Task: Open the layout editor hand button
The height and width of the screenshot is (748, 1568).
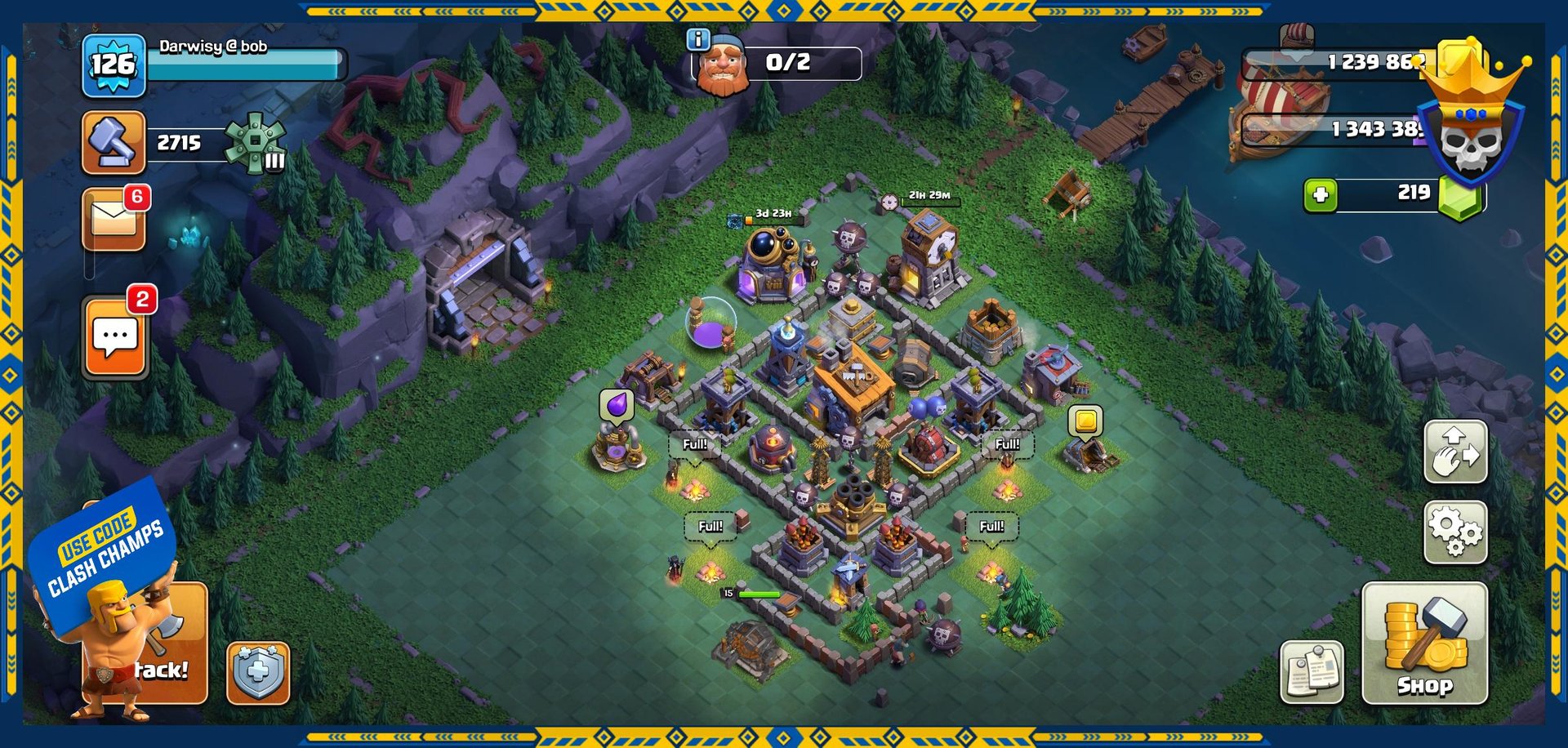Action: [1455, 452]
